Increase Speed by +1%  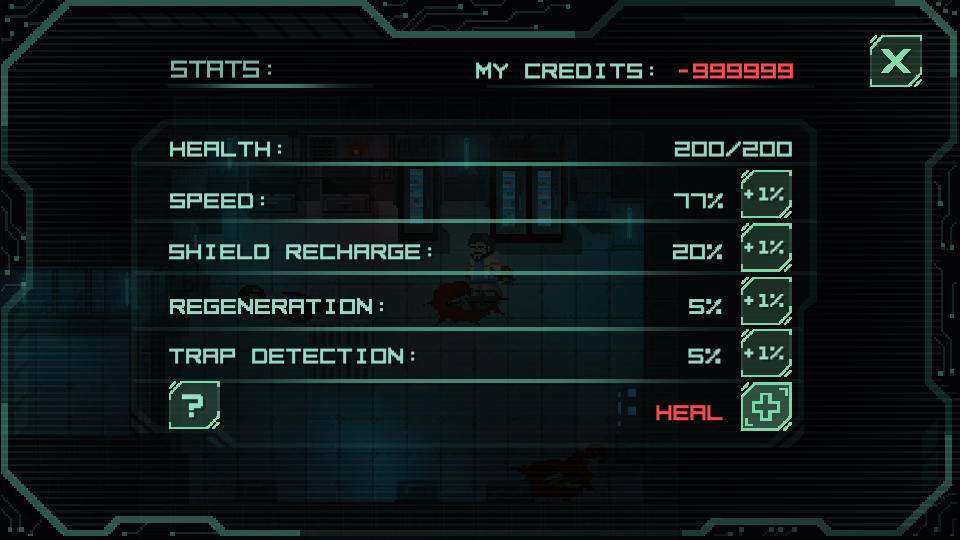(x=766, y=196)
